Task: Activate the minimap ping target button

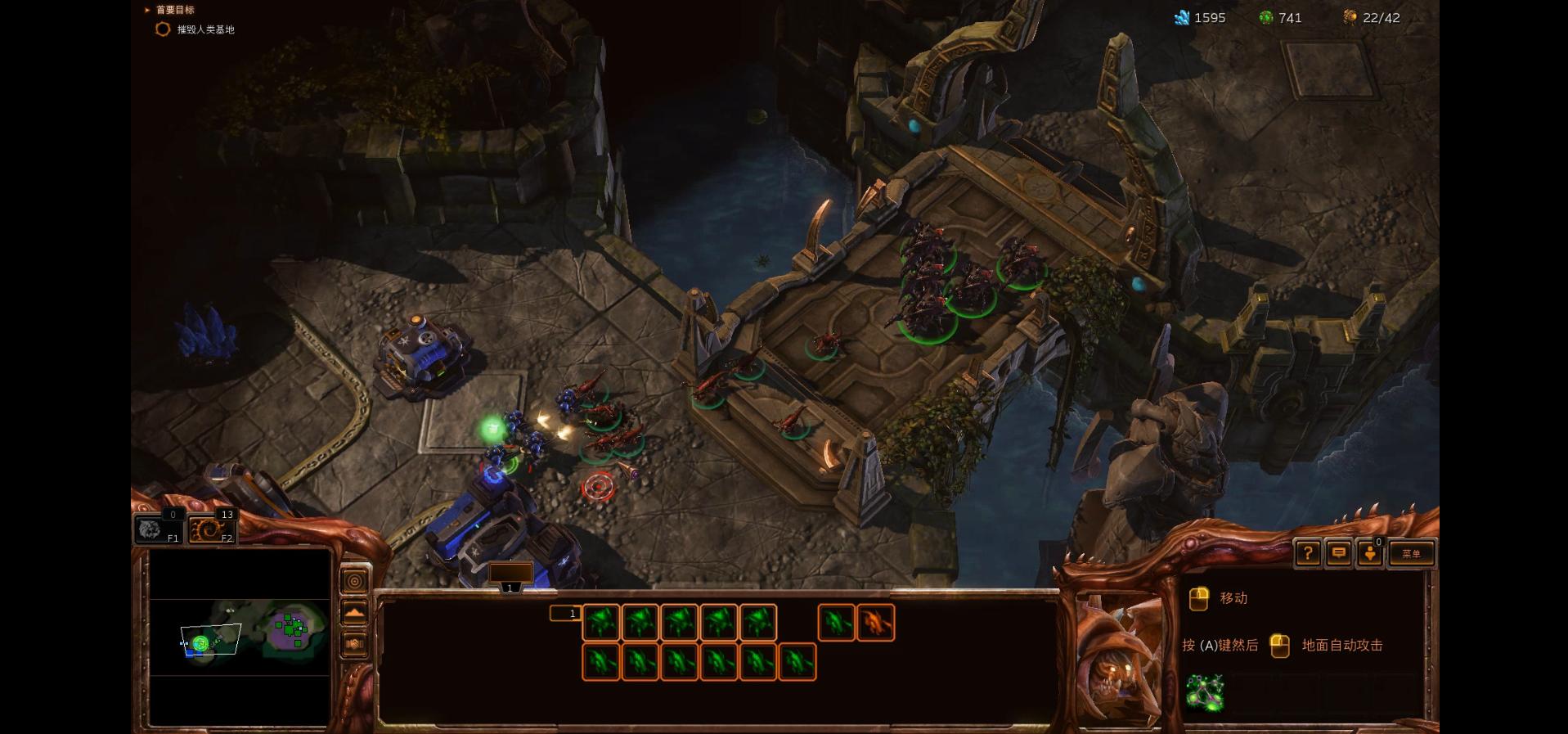Action: [x=354, y=582]
